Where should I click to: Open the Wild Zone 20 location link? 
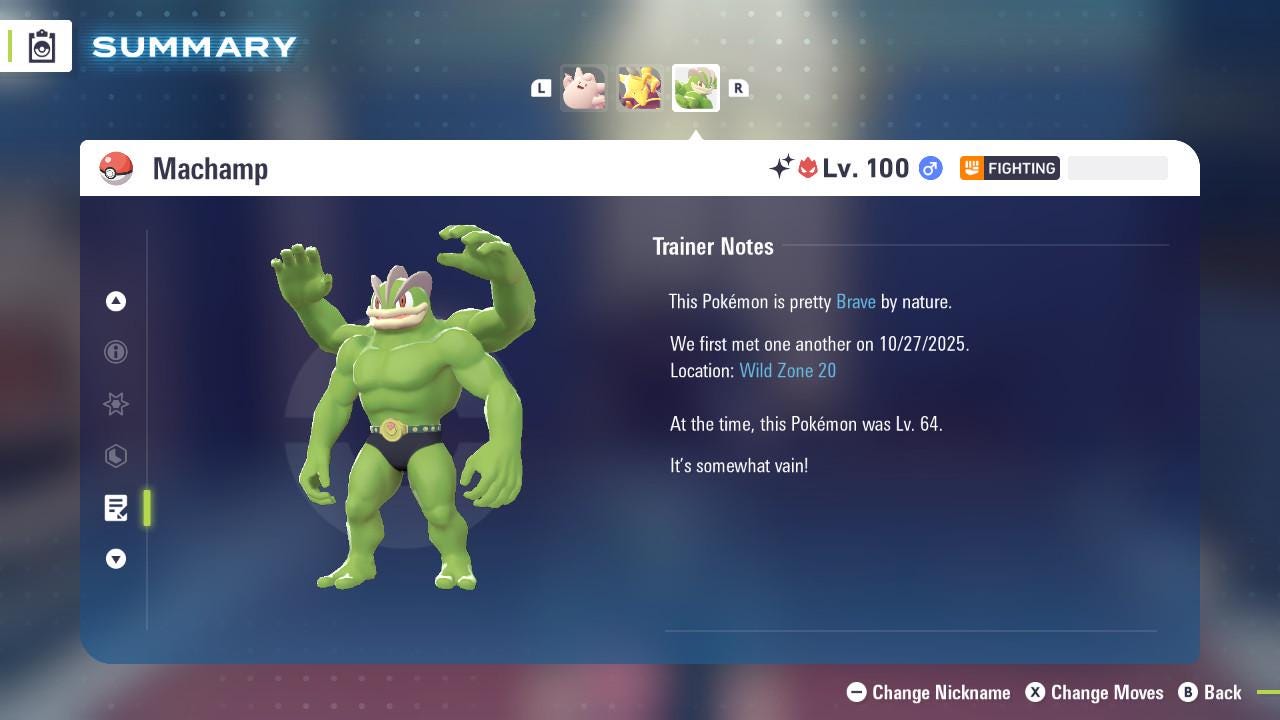(788, 370)
